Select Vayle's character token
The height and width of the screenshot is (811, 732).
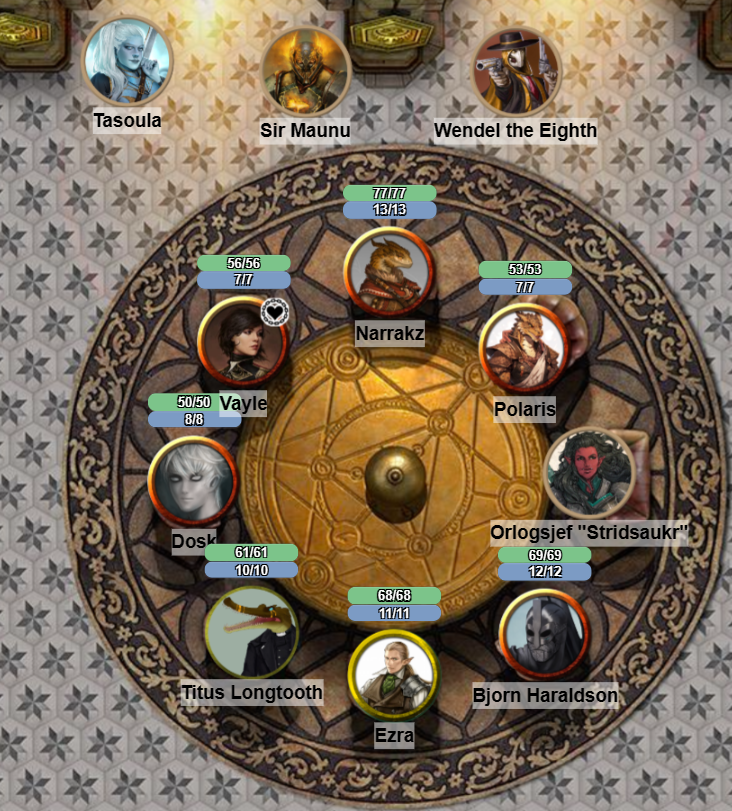coord(242,341)
